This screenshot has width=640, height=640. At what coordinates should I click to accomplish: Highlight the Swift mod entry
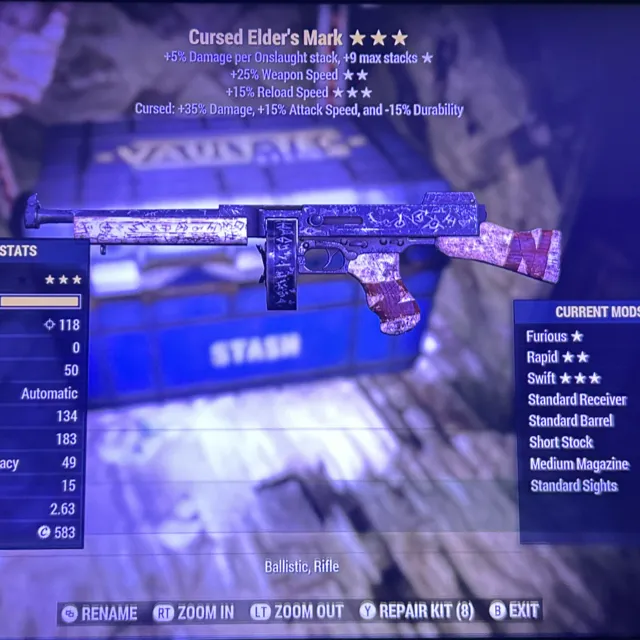pos(564,379)
